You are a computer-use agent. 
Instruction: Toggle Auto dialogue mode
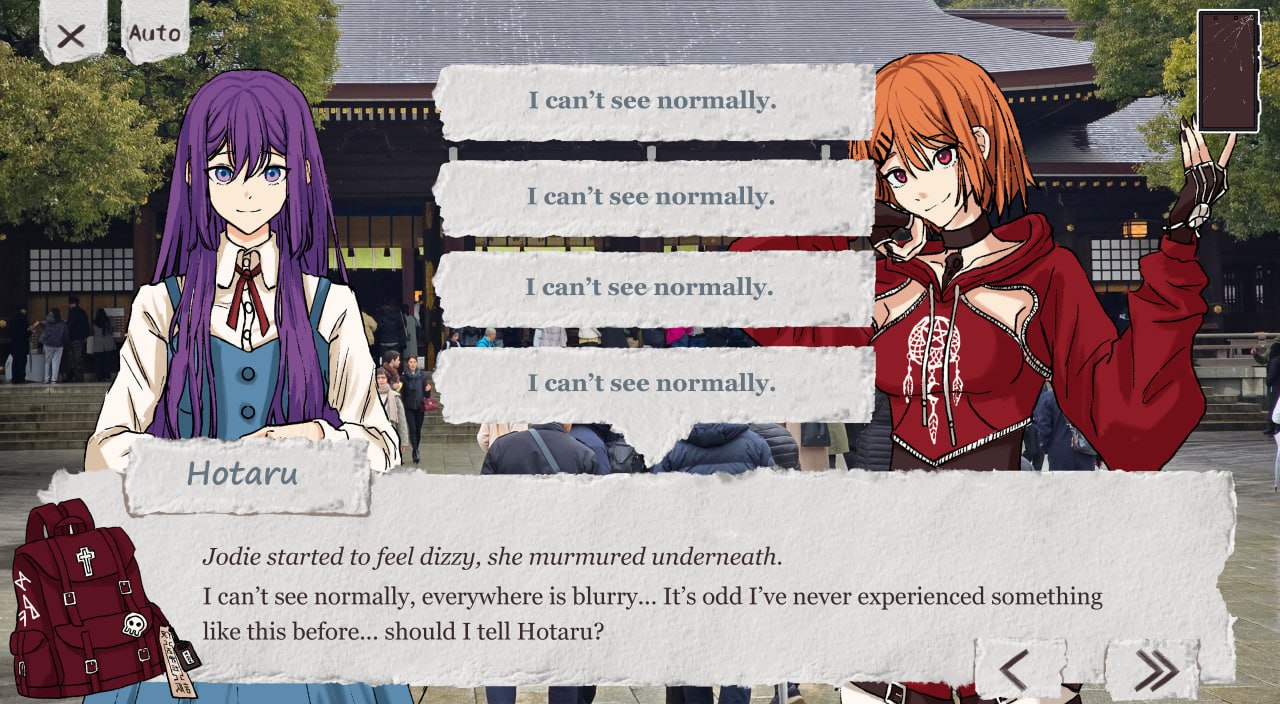[x=155, y=33]
